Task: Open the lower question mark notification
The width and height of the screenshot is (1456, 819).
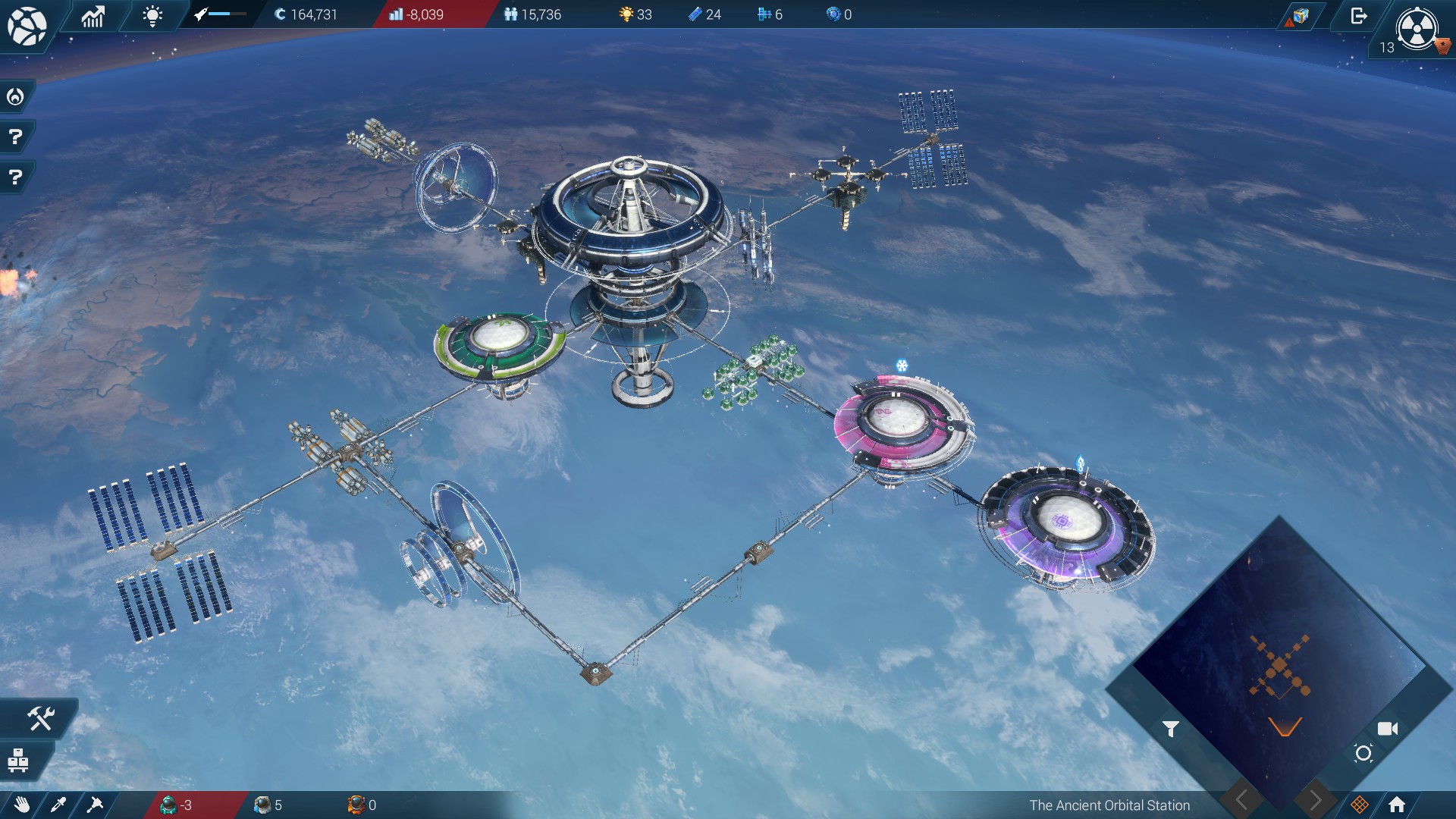Action: coord(15,177)
